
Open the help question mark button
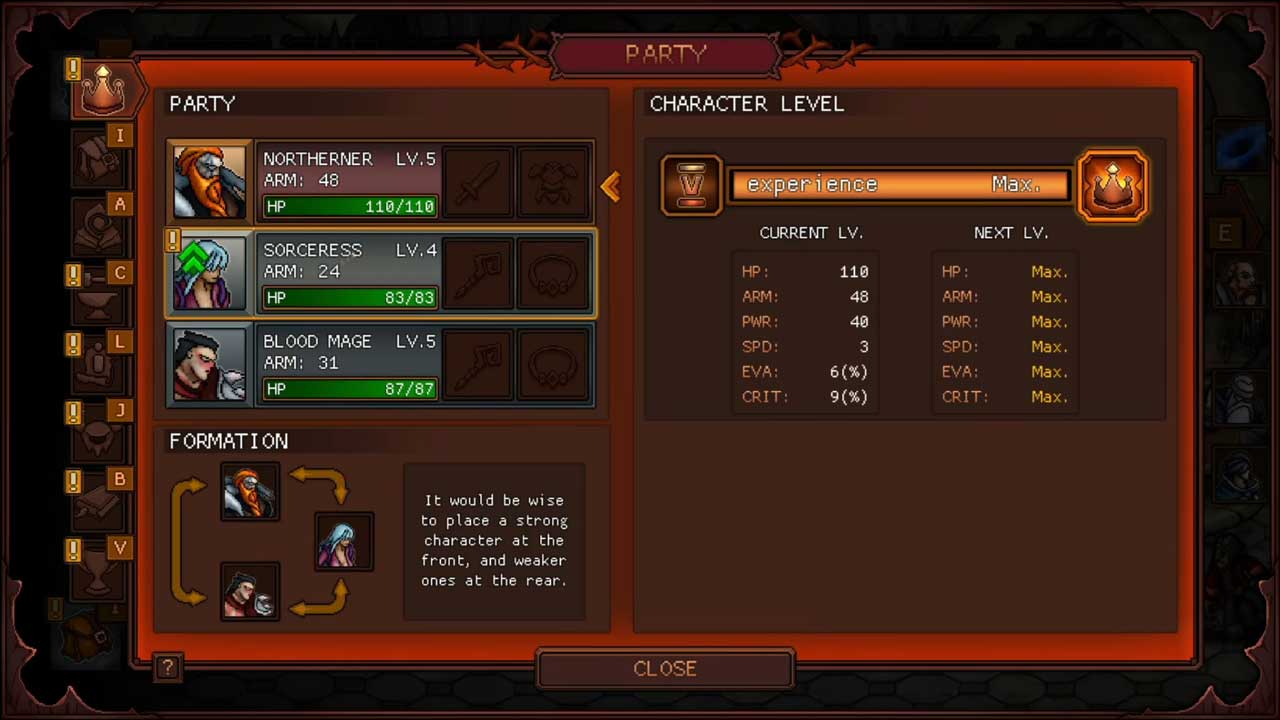168,668
